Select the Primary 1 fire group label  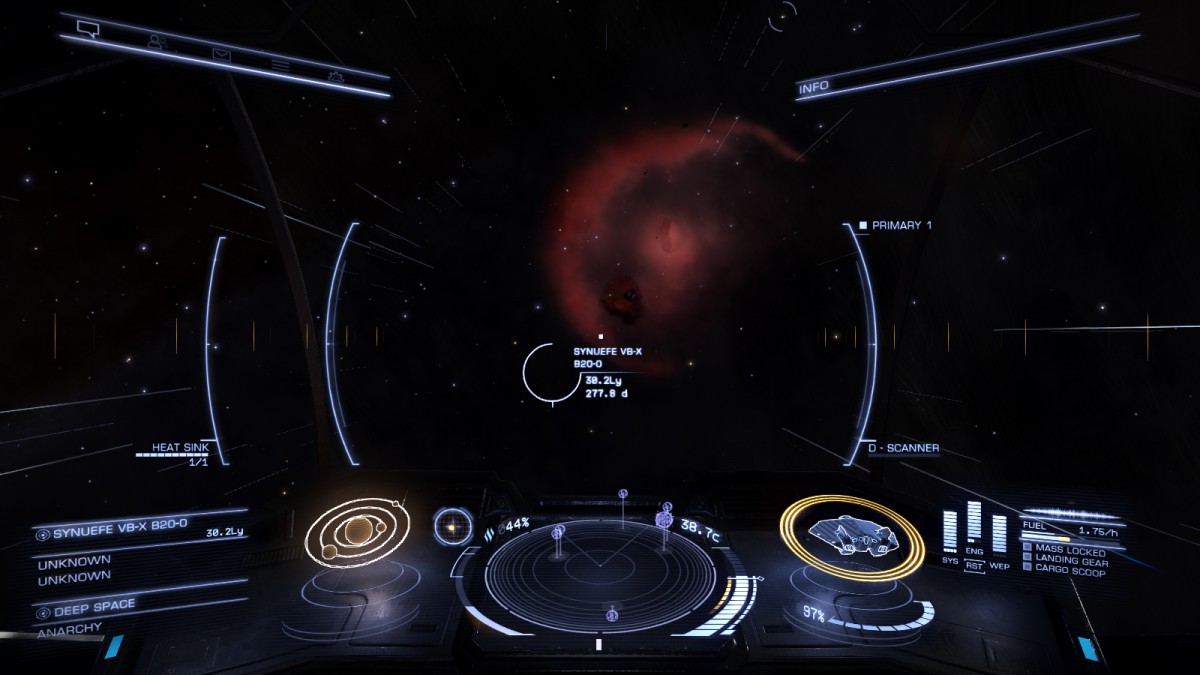click(x=900, y=226)
